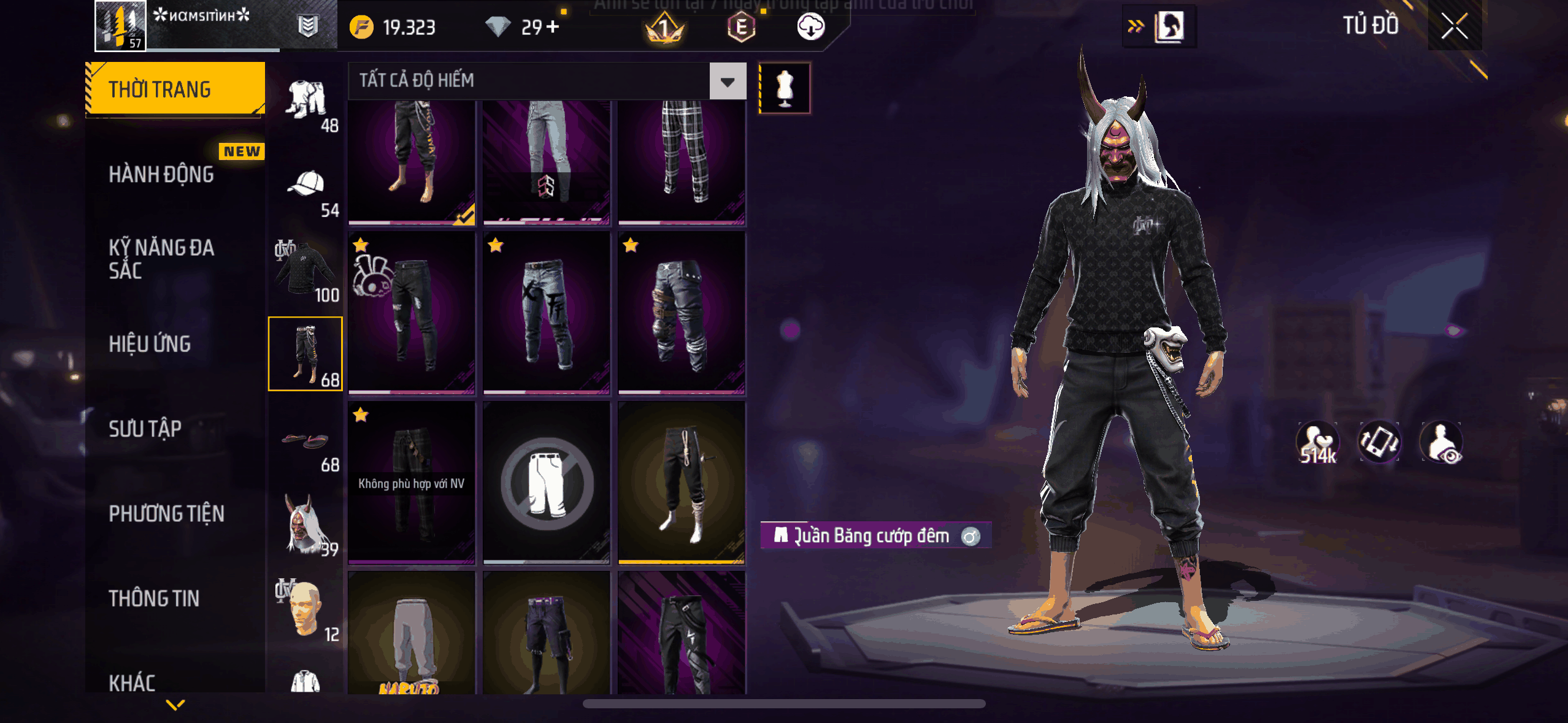Open the Phương Tiện menu

point(166,513)
